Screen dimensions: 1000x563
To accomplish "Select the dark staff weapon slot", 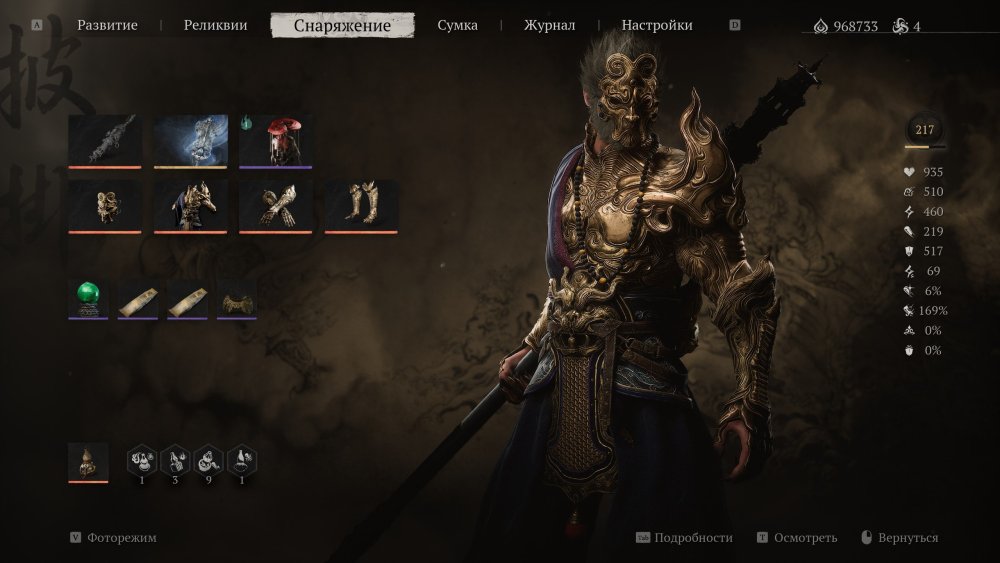I will pos(105,140).
